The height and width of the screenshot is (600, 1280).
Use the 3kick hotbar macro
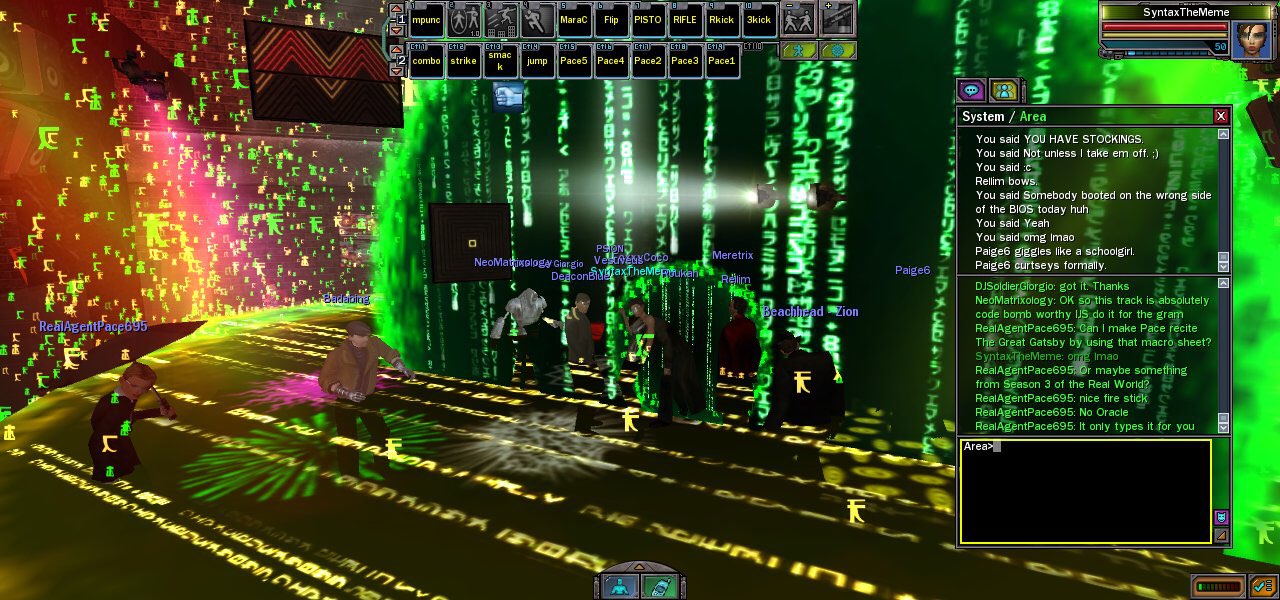coord(759,20)
